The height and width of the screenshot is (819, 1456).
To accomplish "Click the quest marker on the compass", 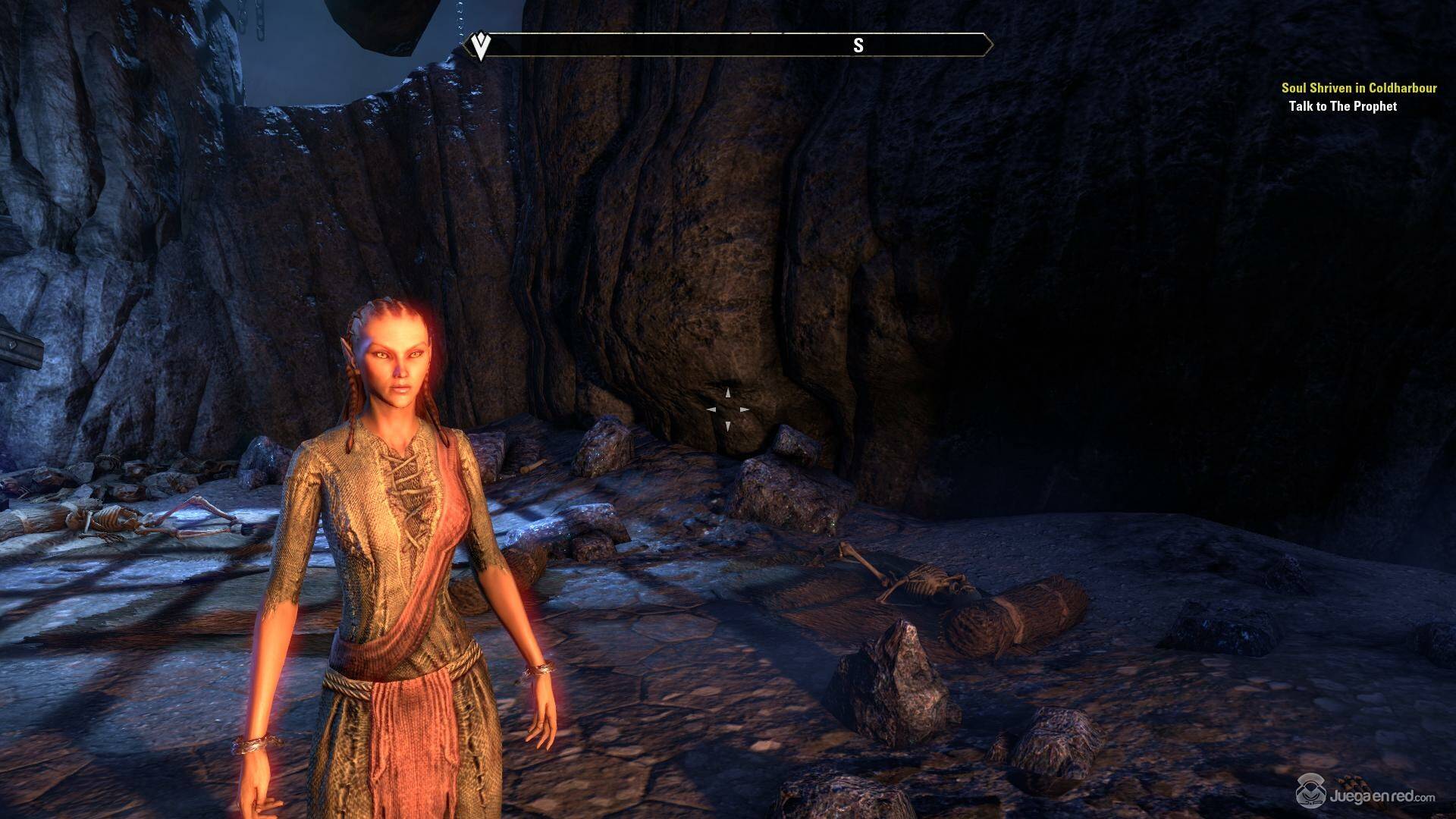I will coord(479,46).
